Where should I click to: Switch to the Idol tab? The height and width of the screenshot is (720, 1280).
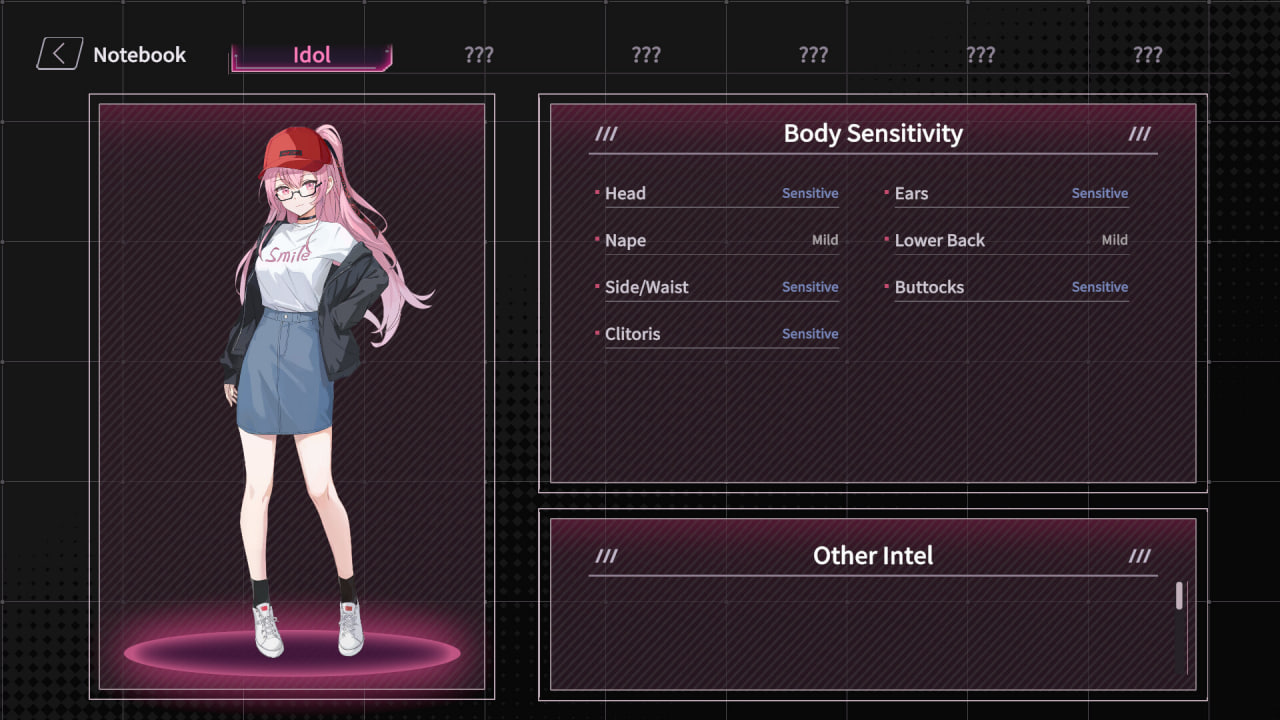coord(310,55)
